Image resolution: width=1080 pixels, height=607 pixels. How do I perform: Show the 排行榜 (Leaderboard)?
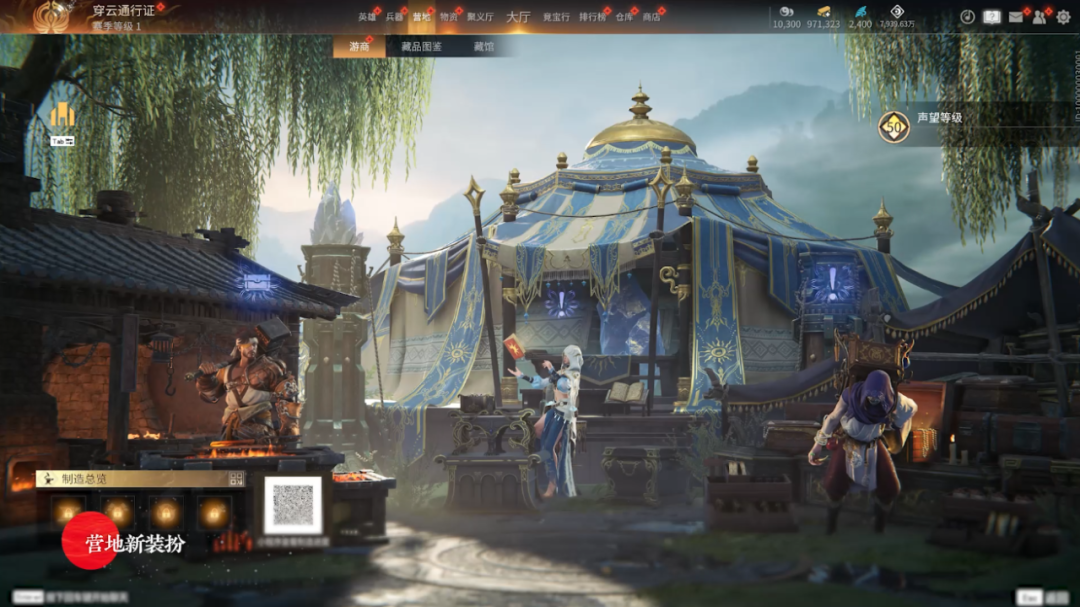tap(591, 17)
